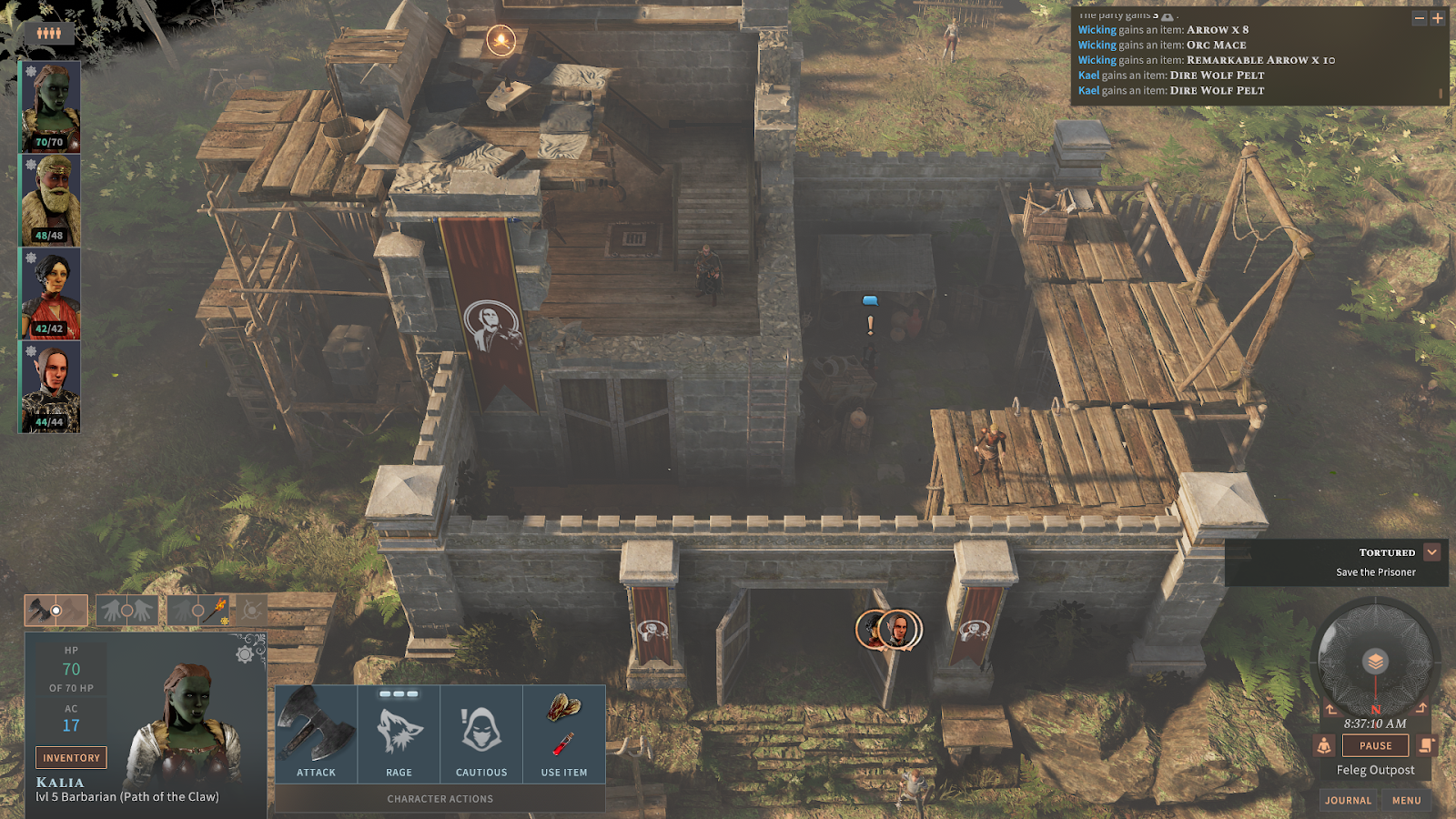Select the white-bearded party member portrait
Screen dimensions: 1456x819
pyautogui.click(x=51, y=200)
